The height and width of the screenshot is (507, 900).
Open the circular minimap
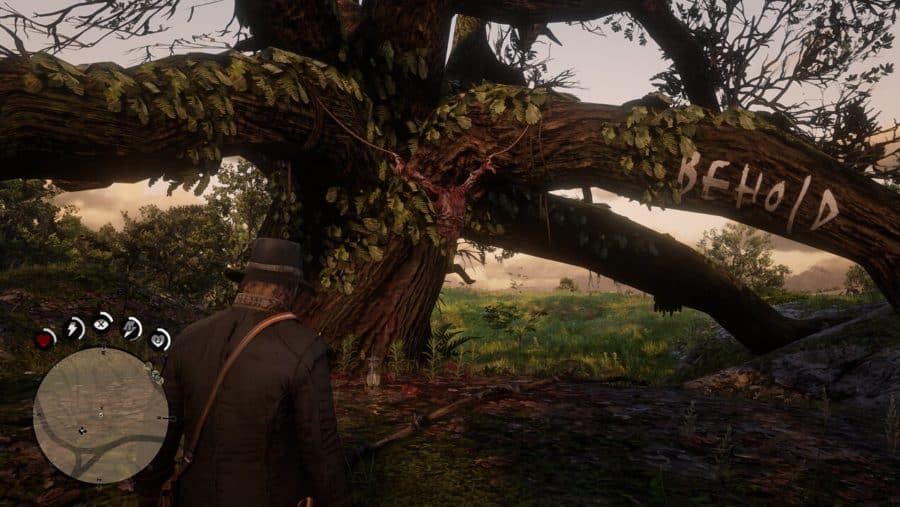100,414
